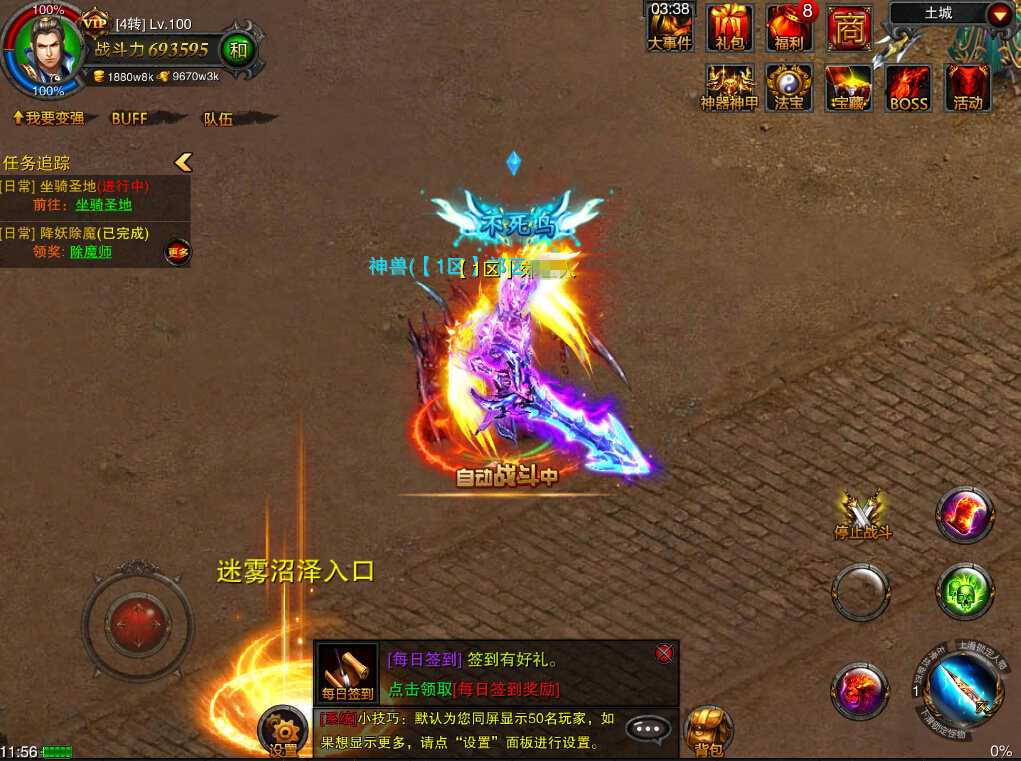Open the BOSS menu
1021x761 pixels.
tap(908, 87)
